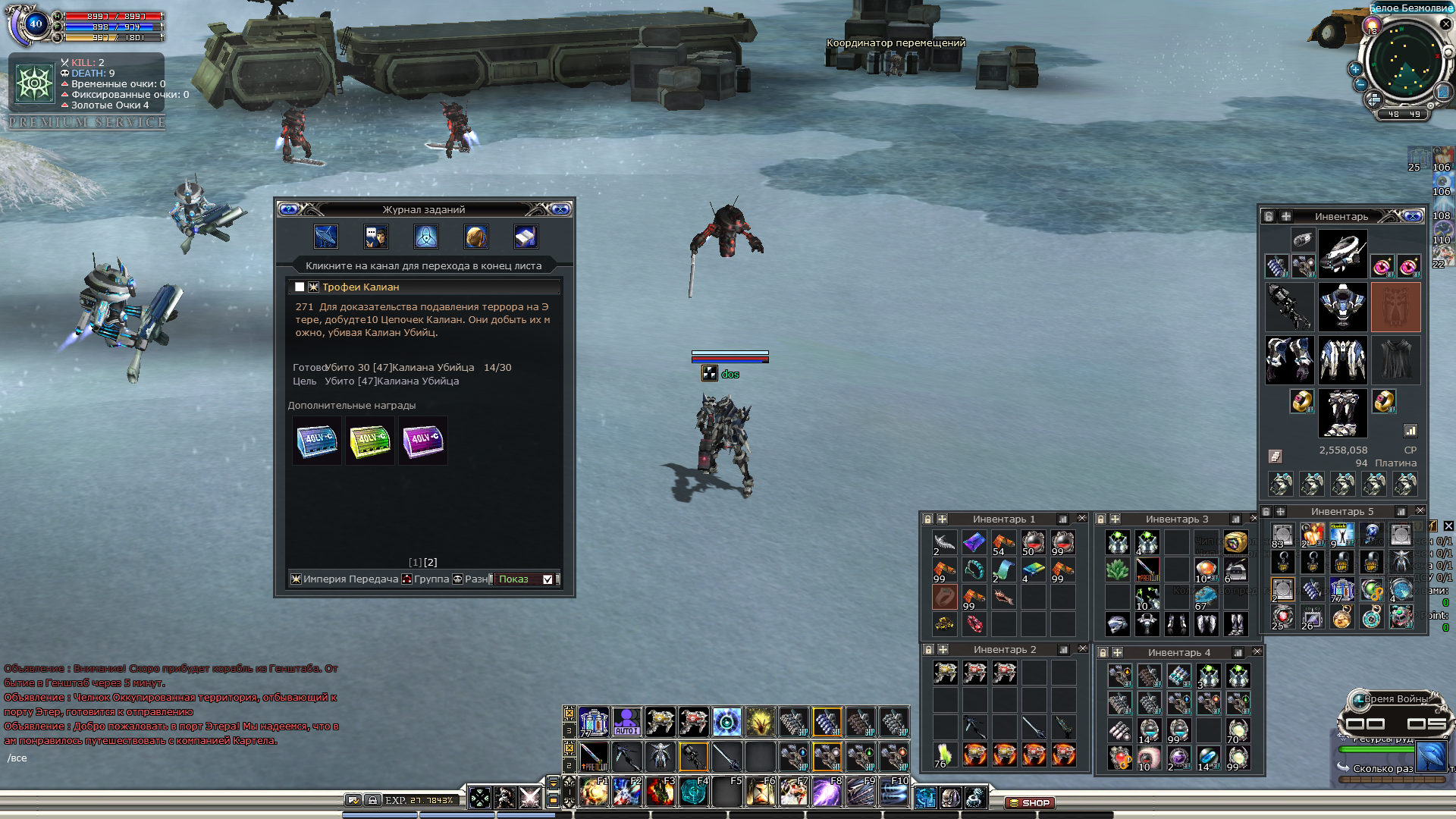Open the SHOP button
Viewport: 1456px width, 819px height.
coord(1030,802)
